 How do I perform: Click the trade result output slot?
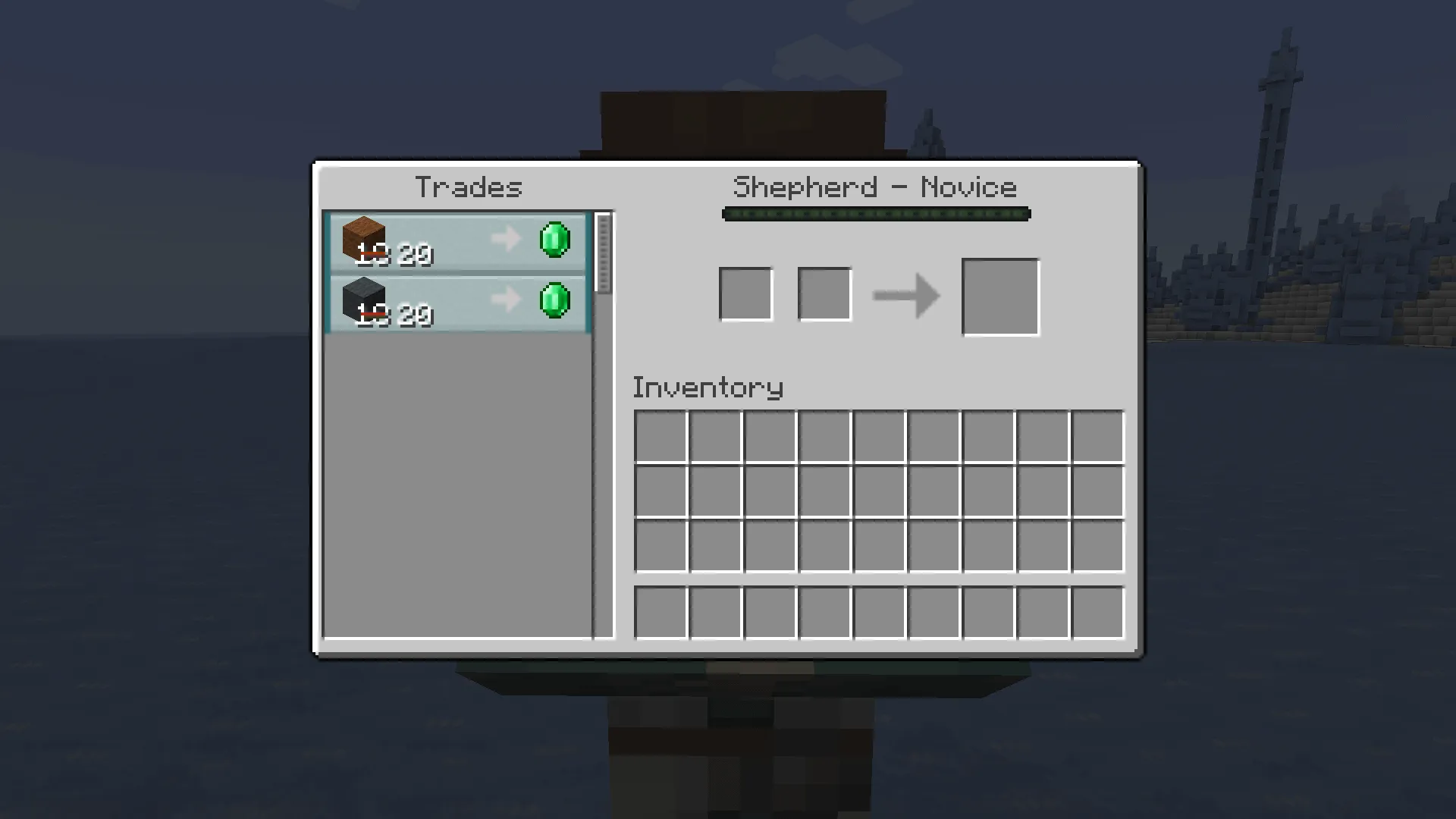click(x=999, y=295)
